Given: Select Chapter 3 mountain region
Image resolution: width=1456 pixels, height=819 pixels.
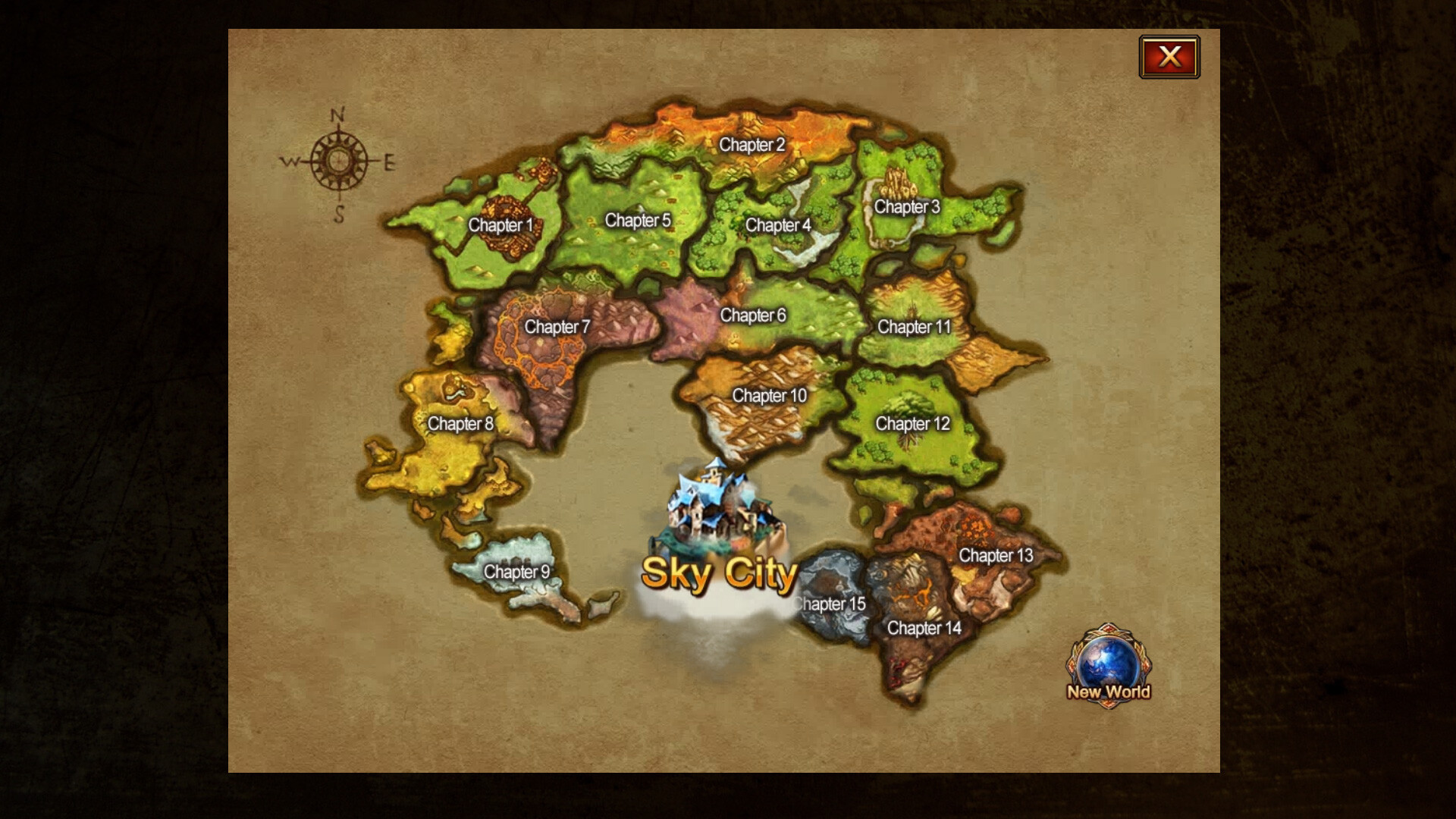Looking at the screenshot, I should [x=907, y=205].
